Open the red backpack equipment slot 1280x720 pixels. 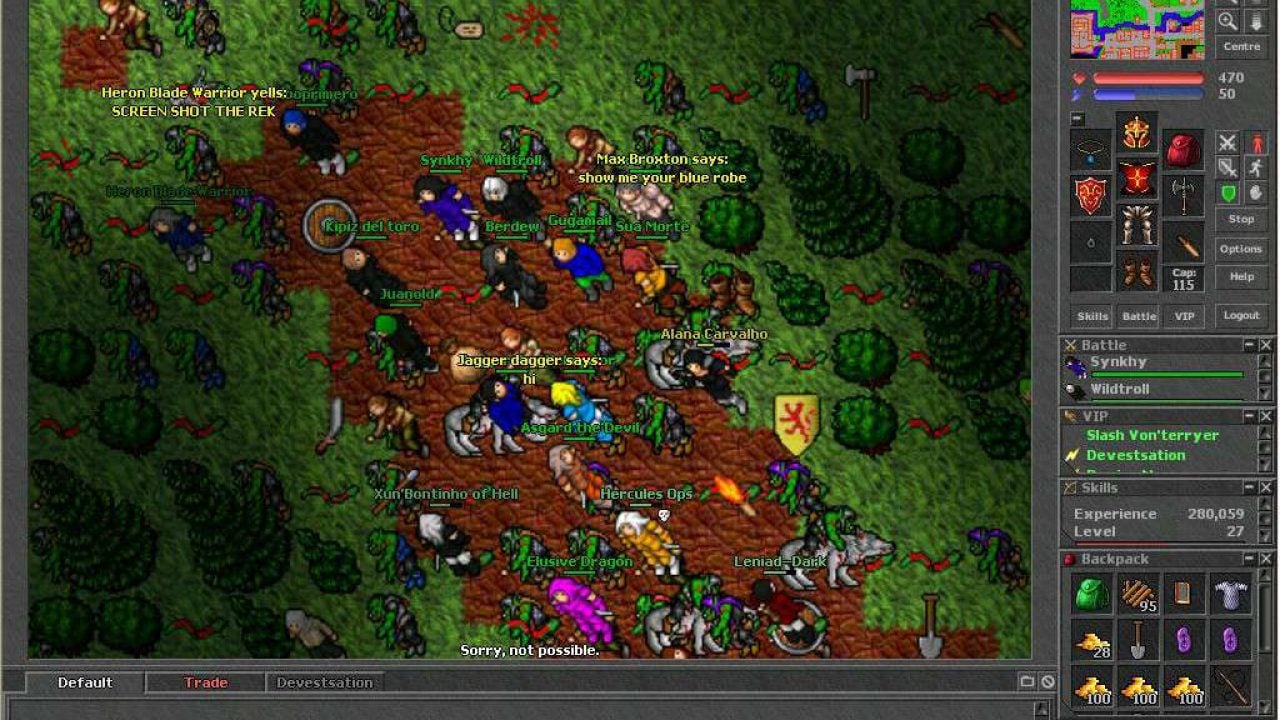[1182, 150]
